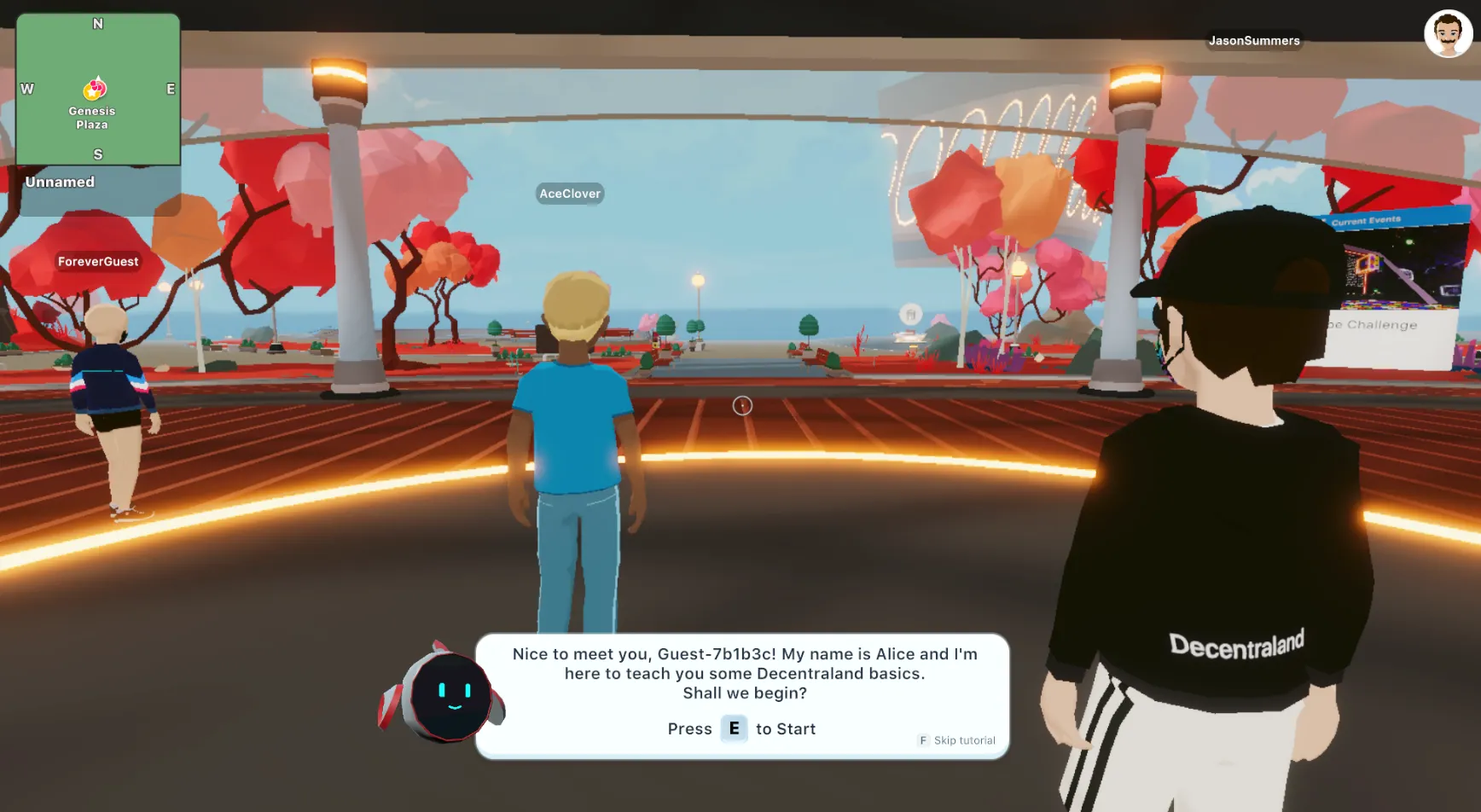Click JasonSummers' name tag
The width and height of the screenshot is (1481, 812).
coord(1254,40)
